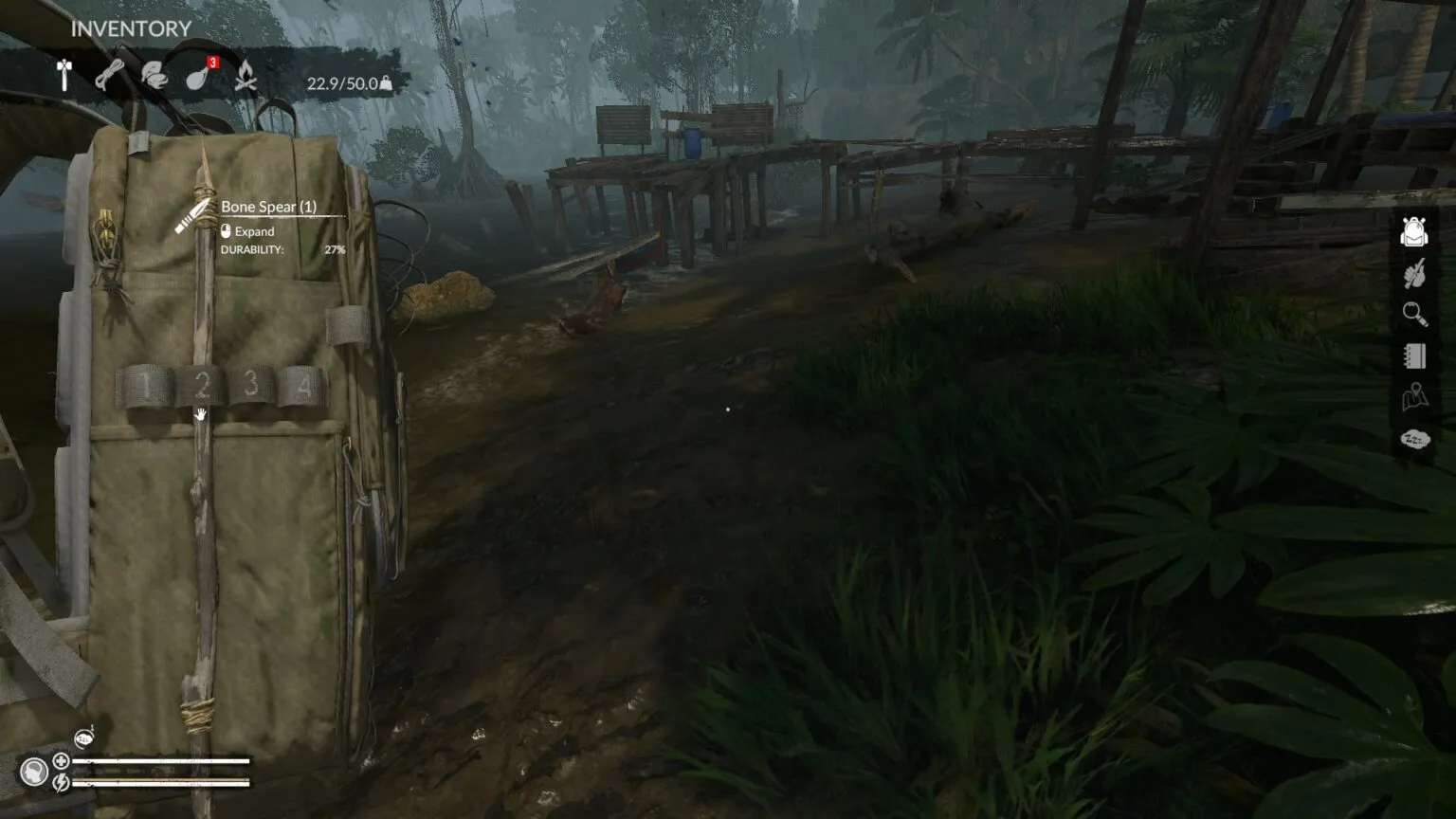The image size is (1456, 819).
Task: Open the notebook icon
Action: coord(1414,355)
